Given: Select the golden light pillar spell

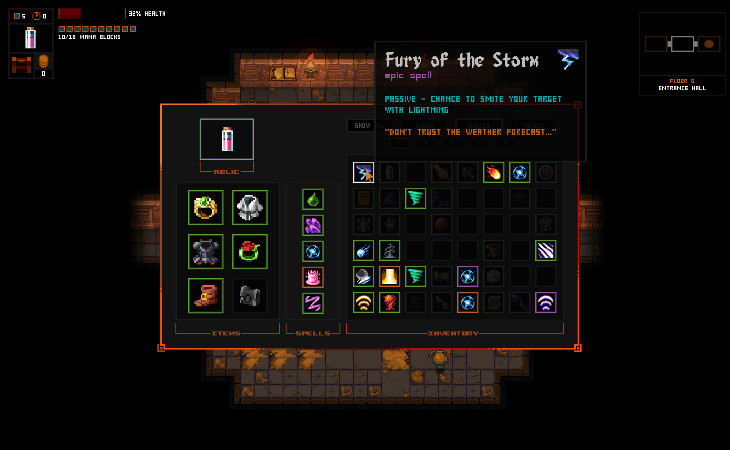Looking at the screenshot, I should coord(389,276).
